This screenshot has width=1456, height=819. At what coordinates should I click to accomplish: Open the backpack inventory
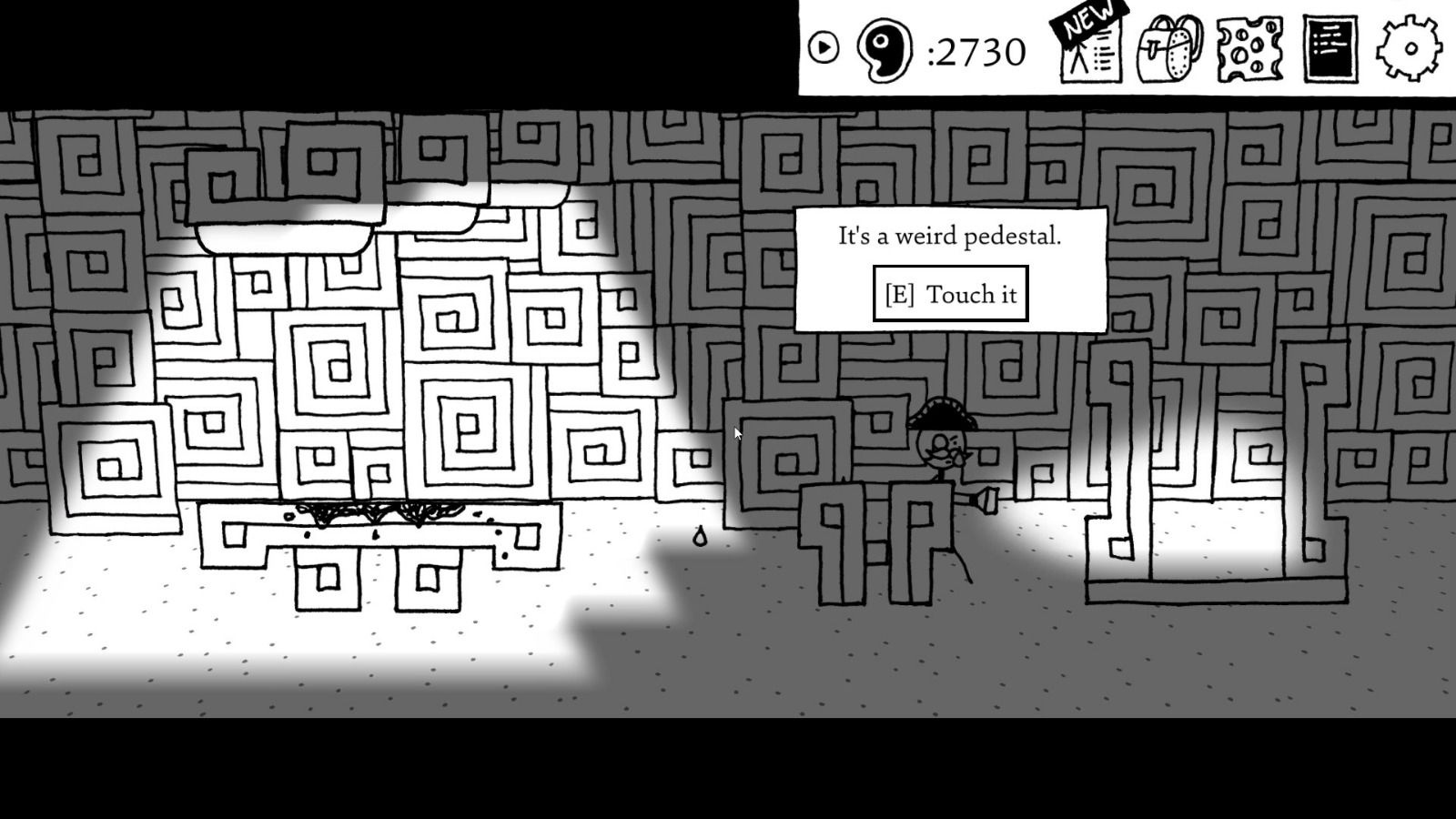click(1170, 47)
